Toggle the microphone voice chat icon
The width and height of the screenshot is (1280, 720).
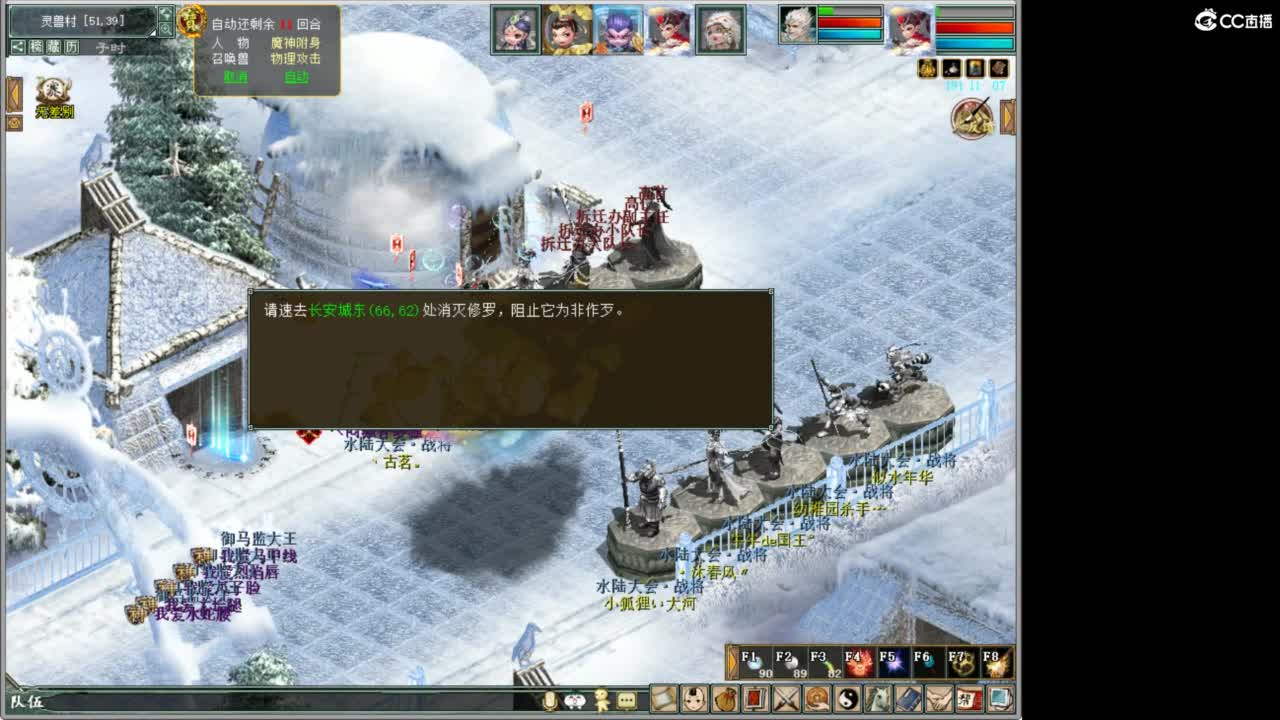551,701
